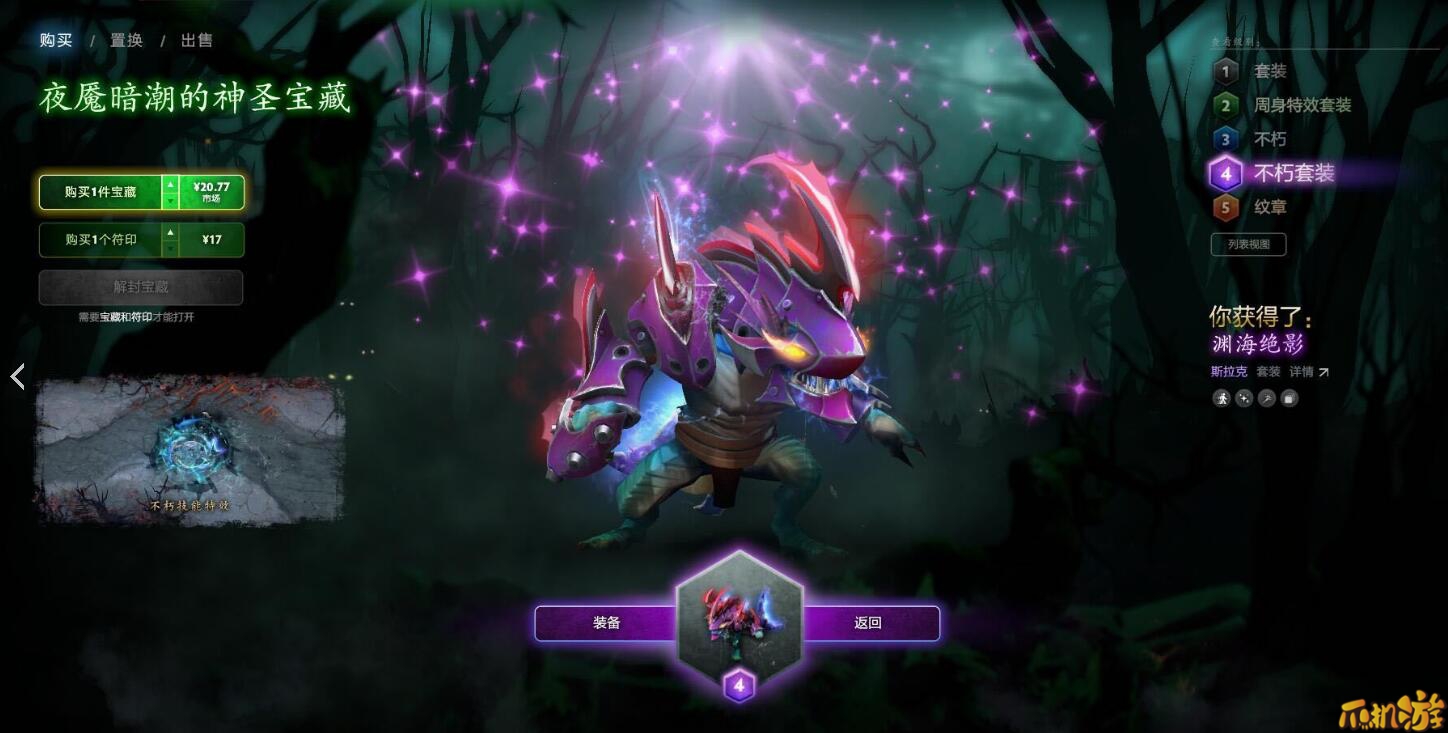Screen dimensions: 1448x733
Task: Open the 详情 details link
Action: [x=1300, y=370]
